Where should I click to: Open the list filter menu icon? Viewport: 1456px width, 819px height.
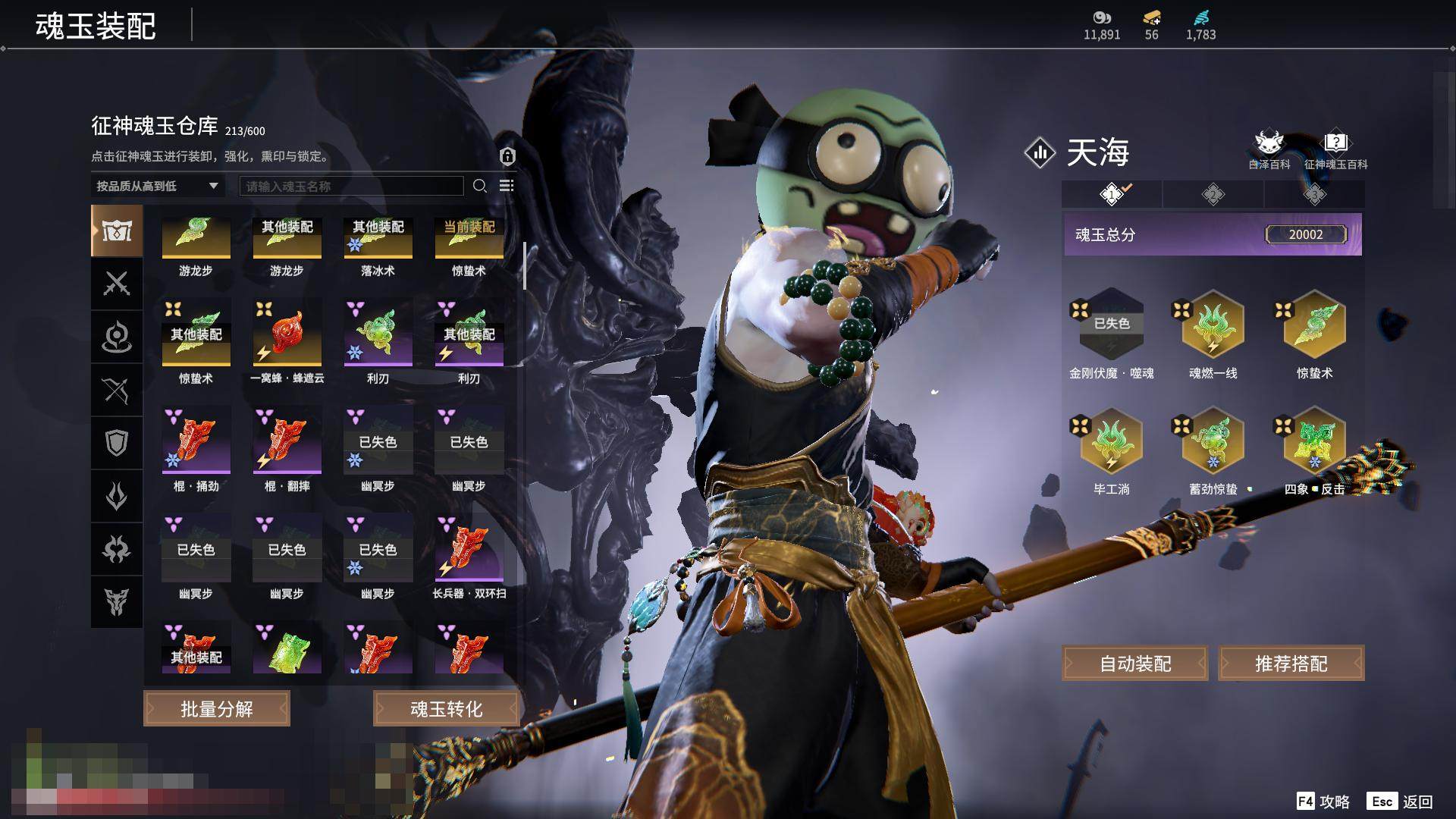point(507,186)
